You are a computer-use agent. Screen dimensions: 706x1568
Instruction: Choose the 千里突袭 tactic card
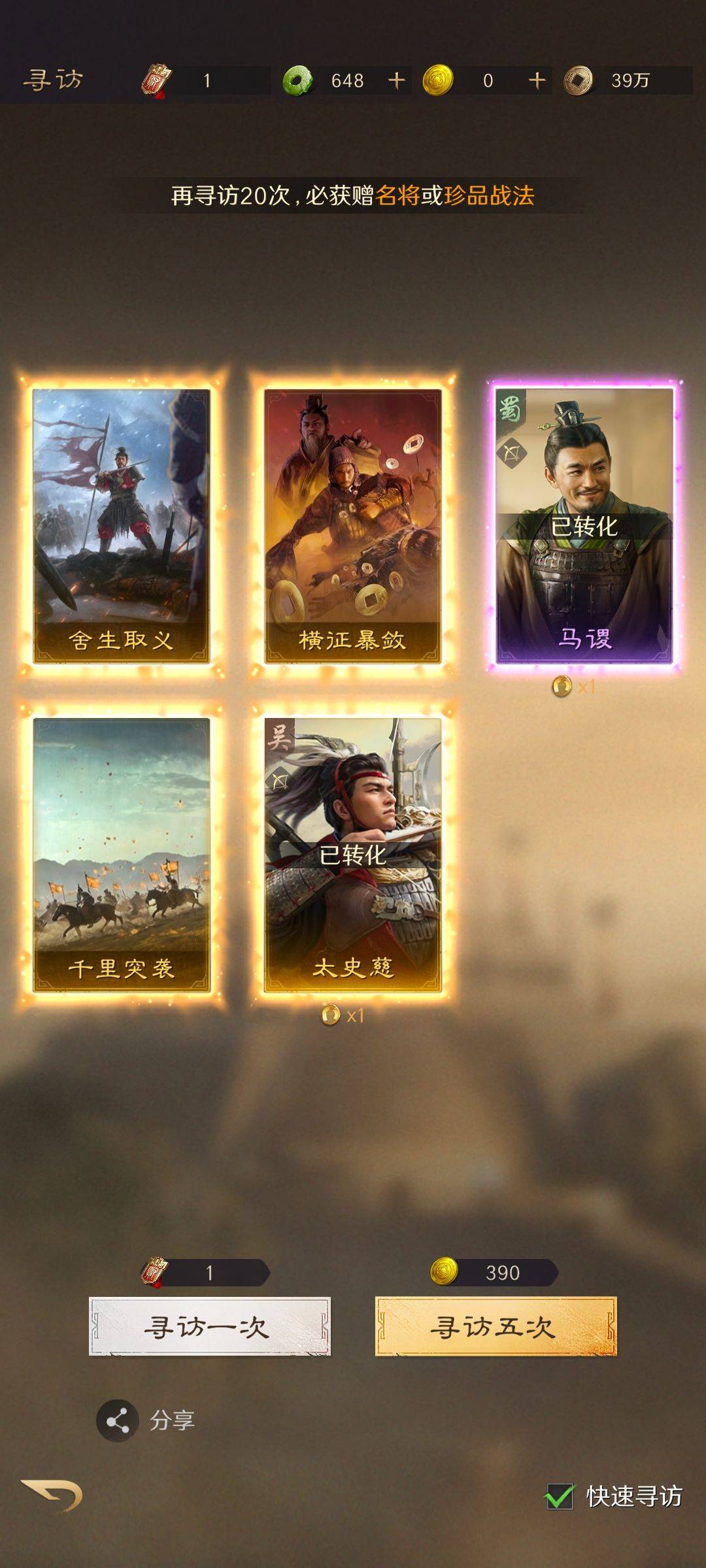pos(122,855)
